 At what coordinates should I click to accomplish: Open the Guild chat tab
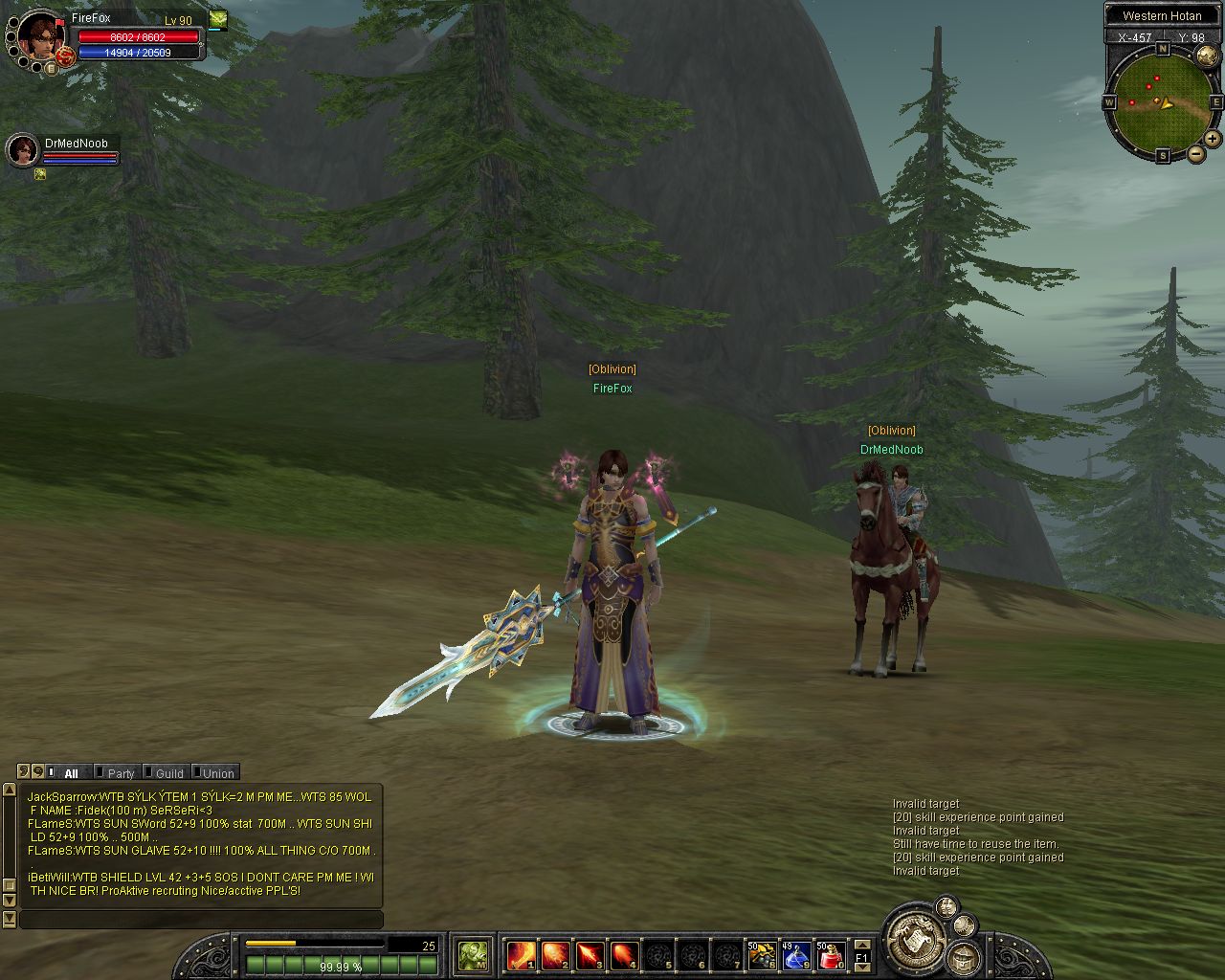(x=168, y=773)
